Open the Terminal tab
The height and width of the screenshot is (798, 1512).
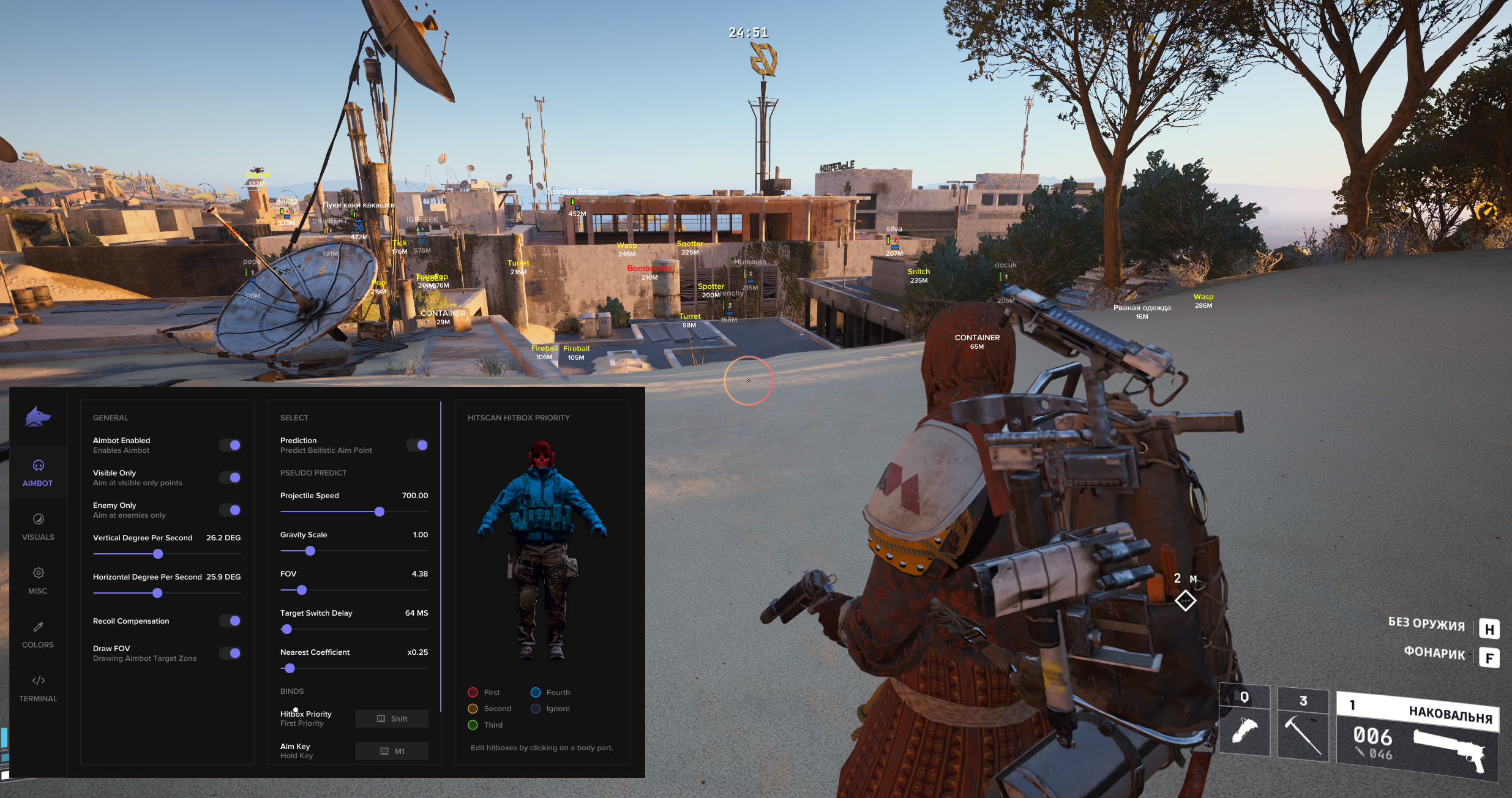(x=38, y=688)
